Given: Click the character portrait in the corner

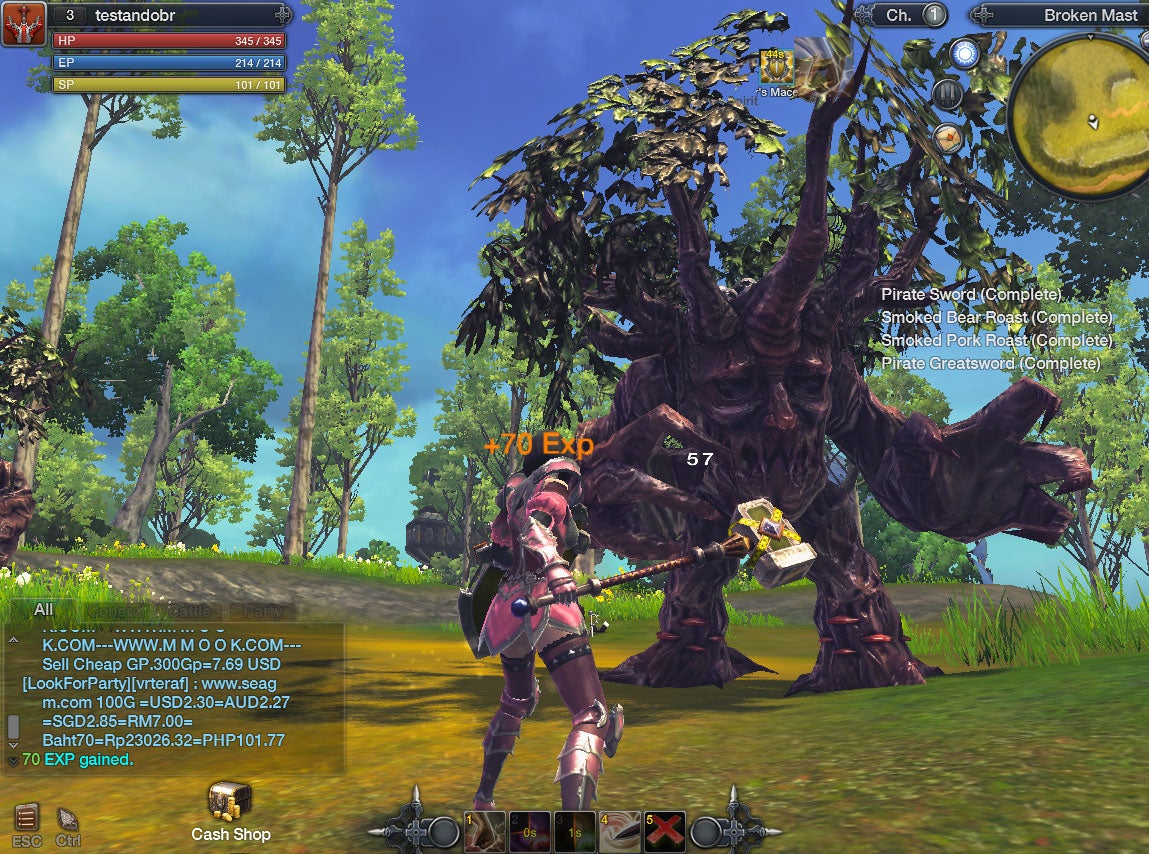Looking at the screenshot, I should tap(23, 24).
